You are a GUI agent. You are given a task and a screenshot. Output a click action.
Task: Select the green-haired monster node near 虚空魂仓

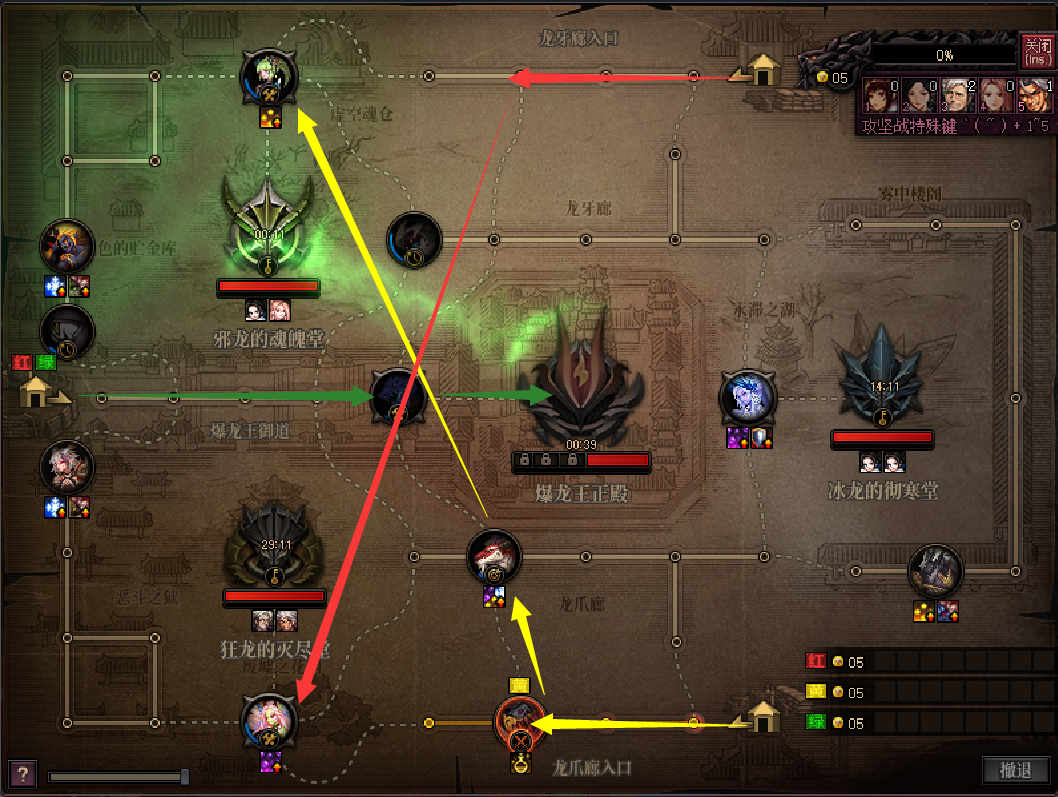[270, 77]
